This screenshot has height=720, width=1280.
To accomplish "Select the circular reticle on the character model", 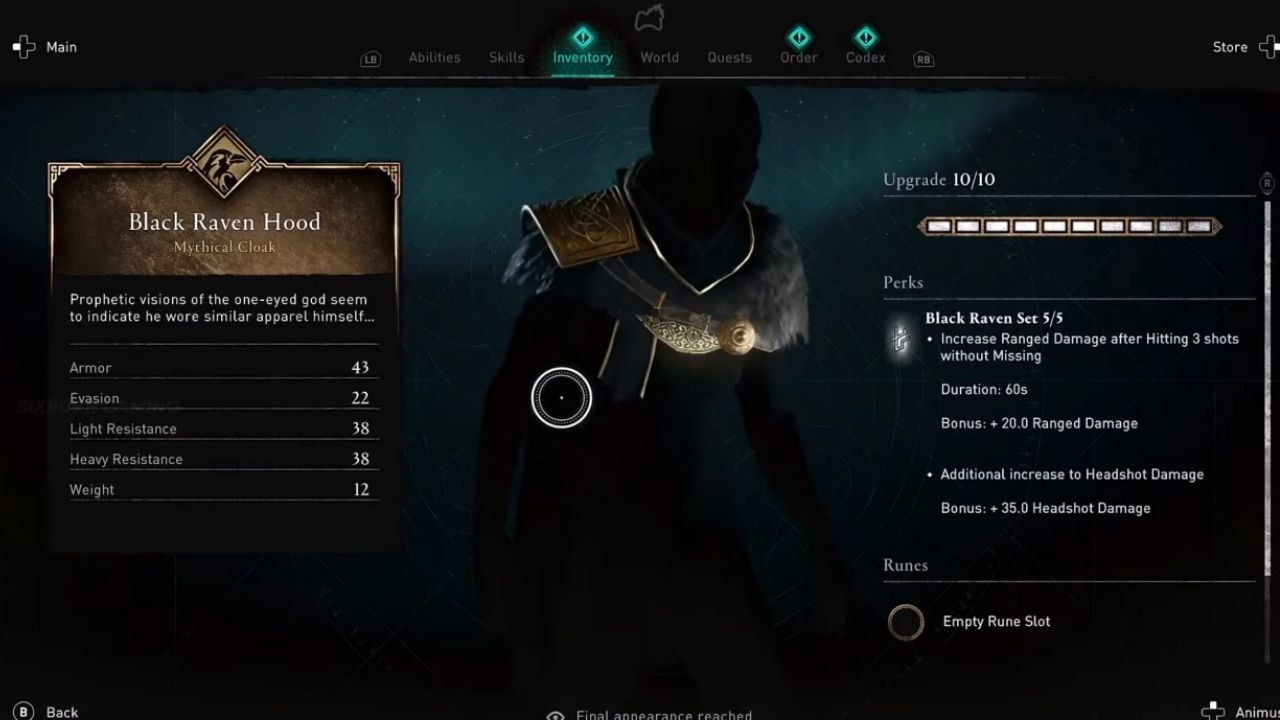I will (x=562, y=397).
